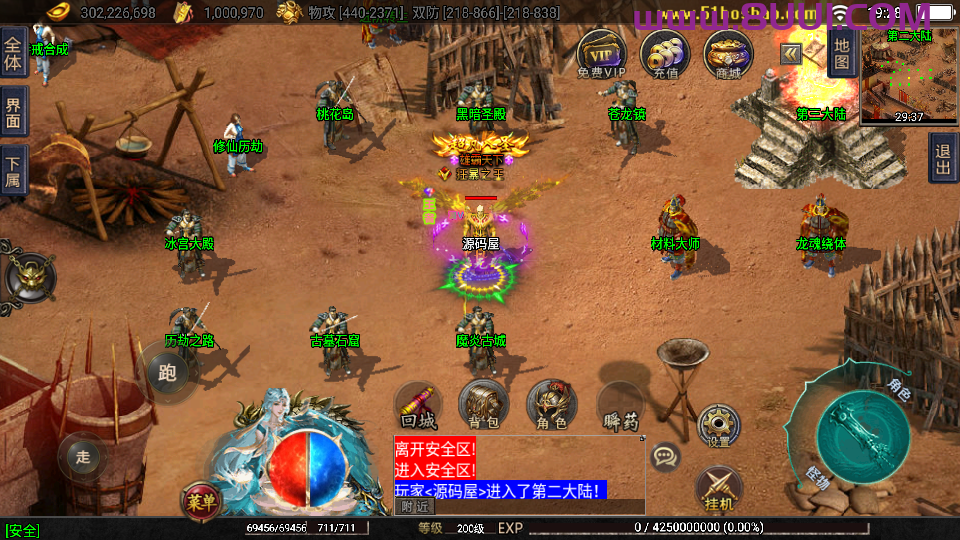Screen dimensions: 960x540
Task: Switch to 跑 run mode
Action: 167,374
